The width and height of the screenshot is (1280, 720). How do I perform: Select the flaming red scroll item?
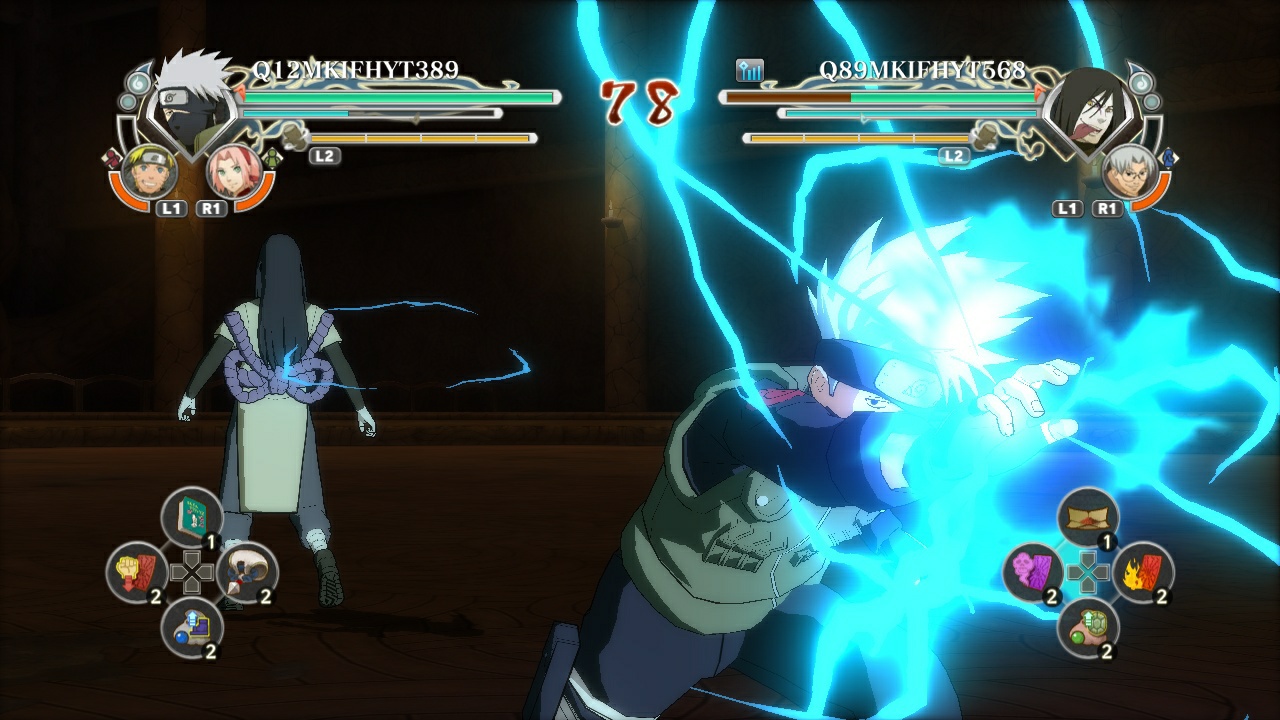click(x=1144, y=572)
